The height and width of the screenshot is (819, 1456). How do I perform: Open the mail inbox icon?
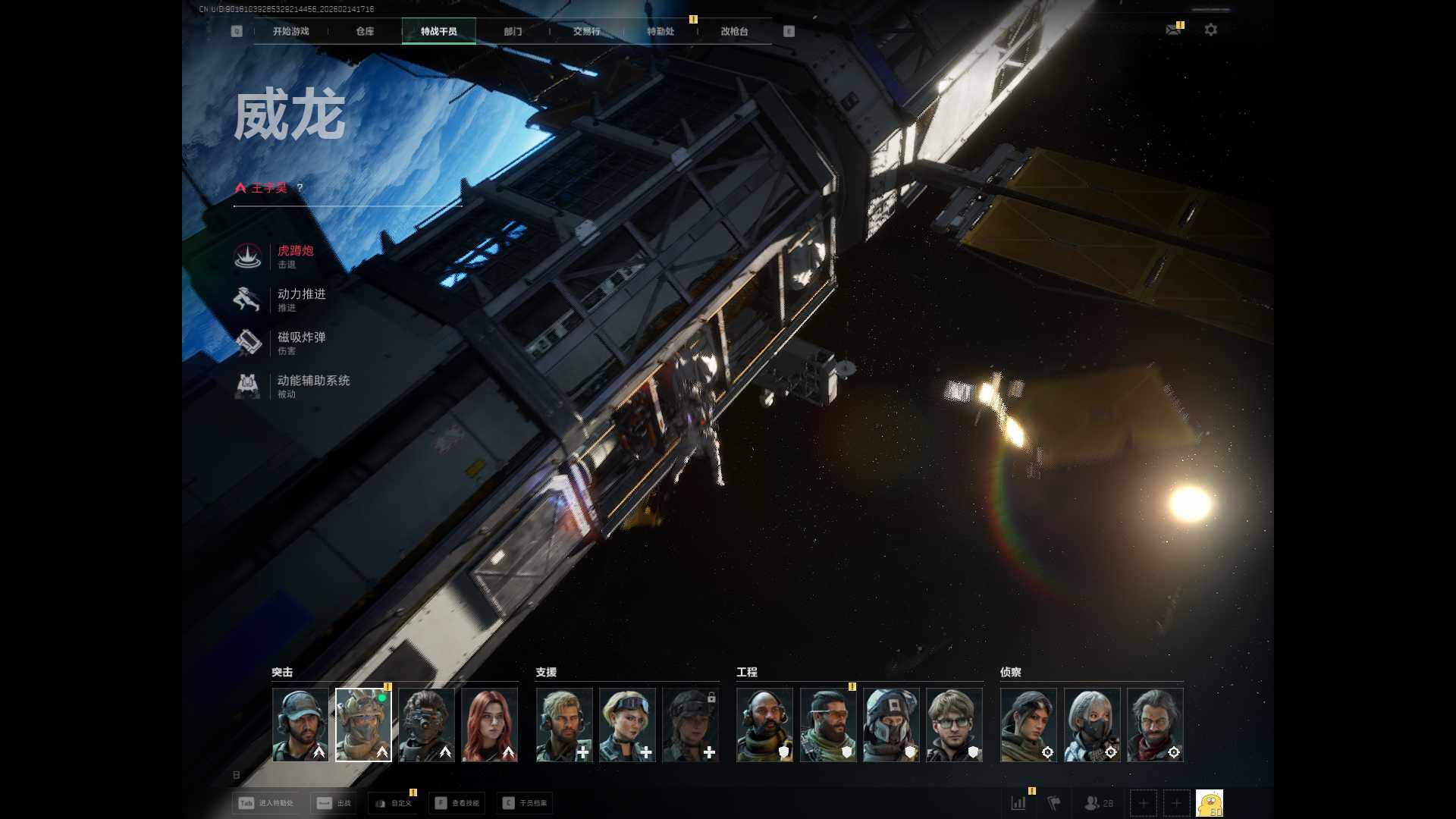pos(1172,30)
